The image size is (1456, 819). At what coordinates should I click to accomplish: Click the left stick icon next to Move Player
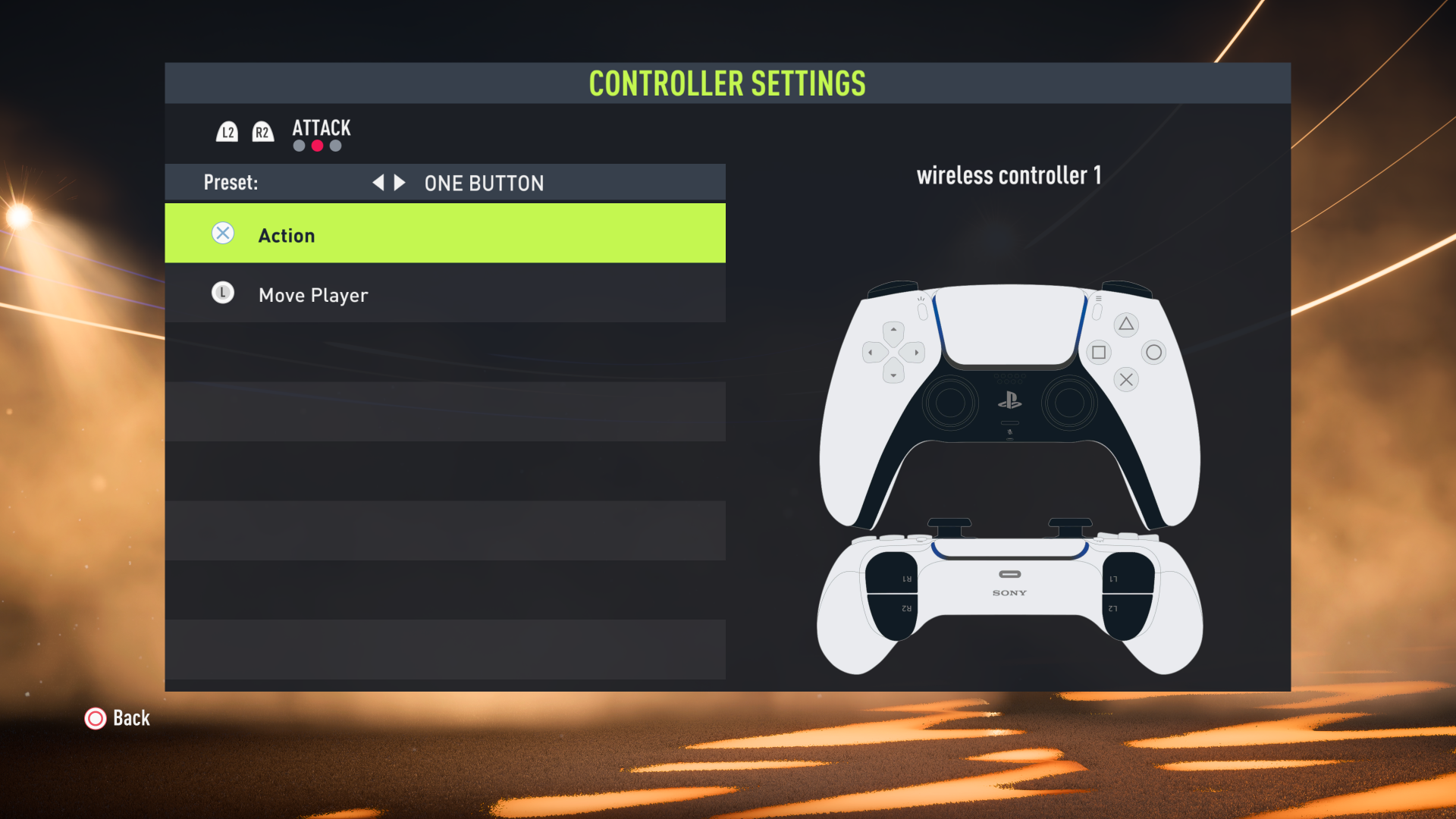click(222, 293)
